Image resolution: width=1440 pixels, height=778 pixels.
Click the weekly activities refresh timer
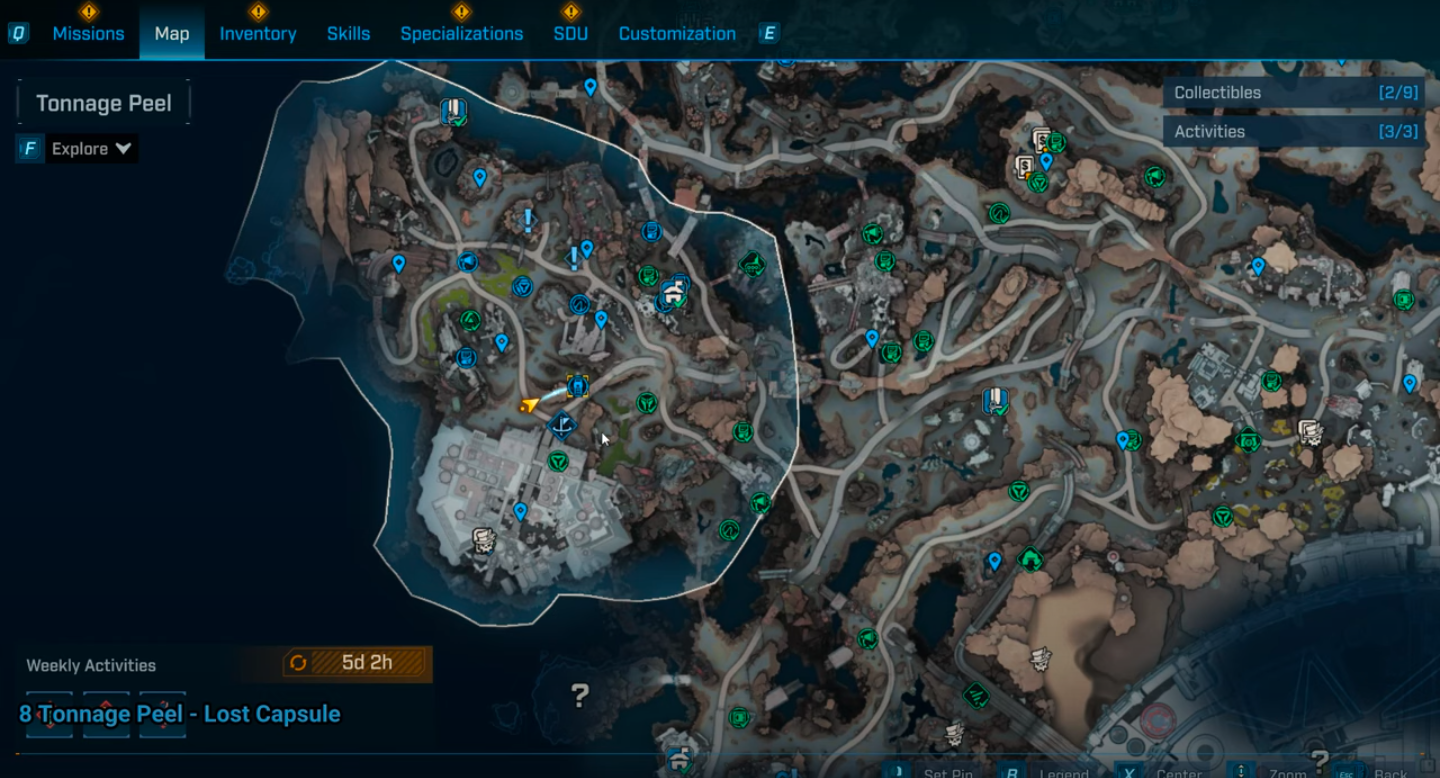(x=356, y=662)
